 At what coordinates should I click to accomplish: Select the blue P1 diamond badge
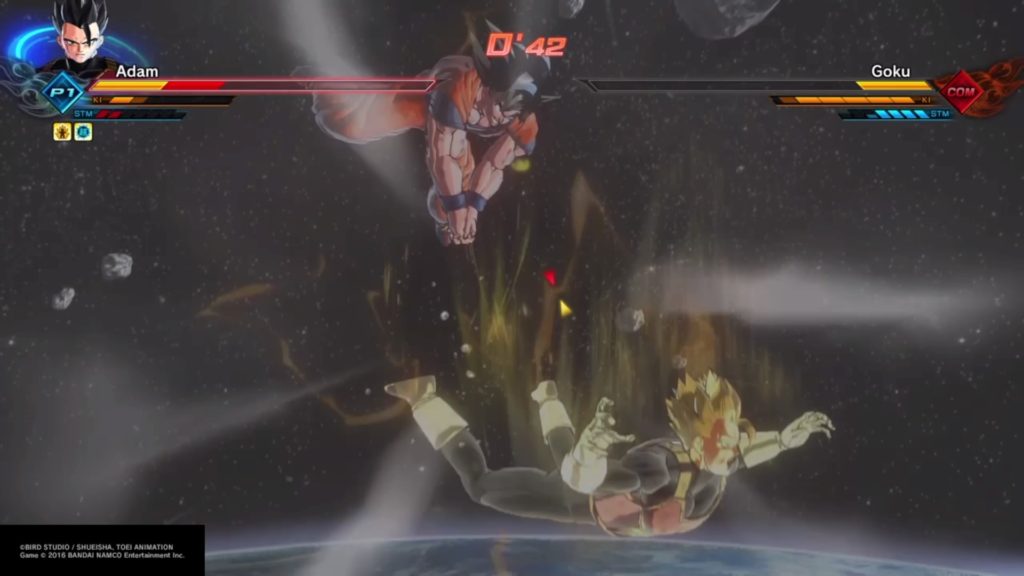click(x=64, y=92)
